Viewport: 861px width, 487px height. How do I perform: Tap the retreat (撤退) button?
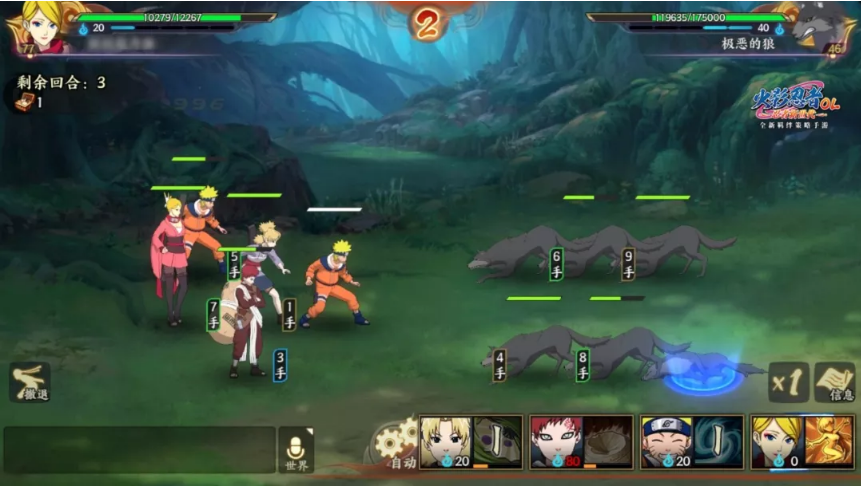pyautogui.click(x=30, y=381)
